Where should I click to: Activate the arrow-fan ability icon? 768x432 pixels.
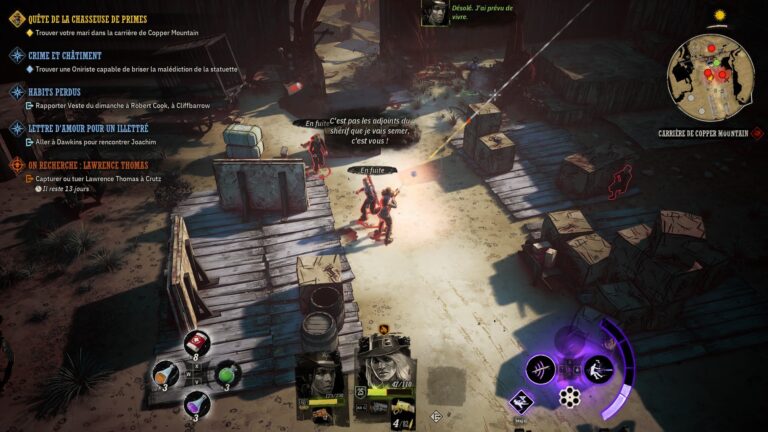tap(540, 369)
